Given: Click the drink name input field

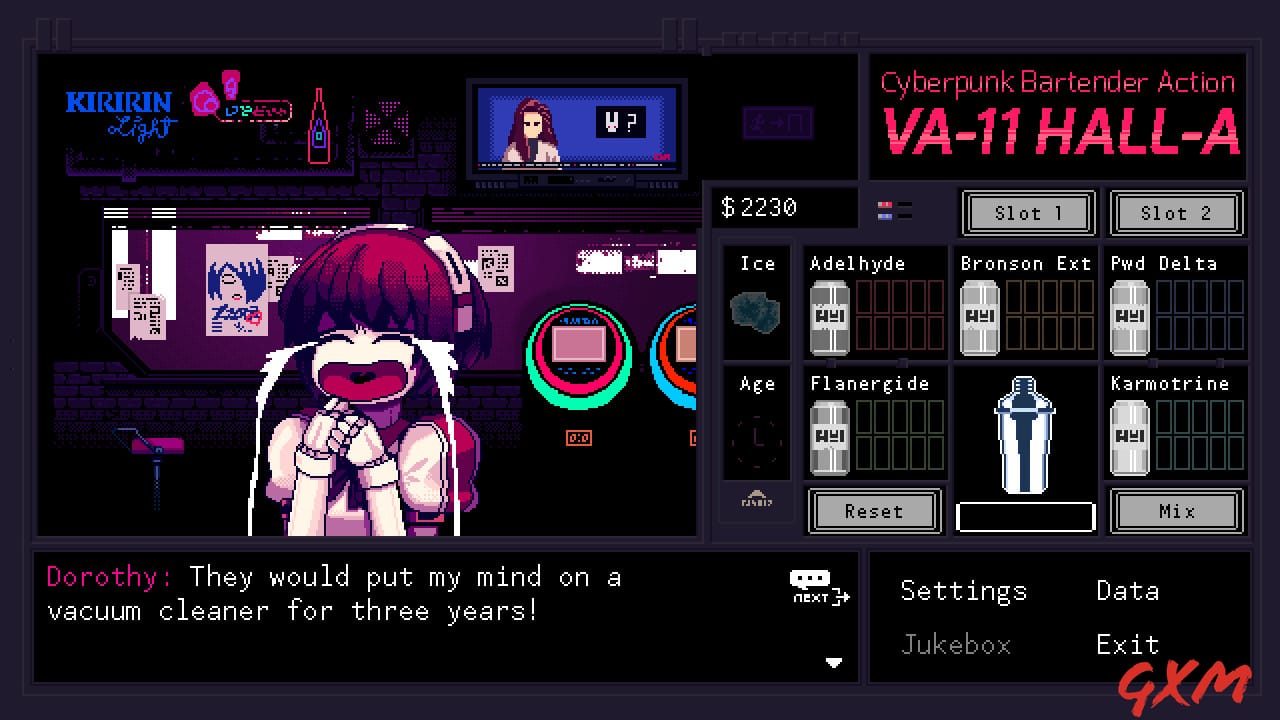Looking at the screenshot, I should click(x=1025, y=514).
